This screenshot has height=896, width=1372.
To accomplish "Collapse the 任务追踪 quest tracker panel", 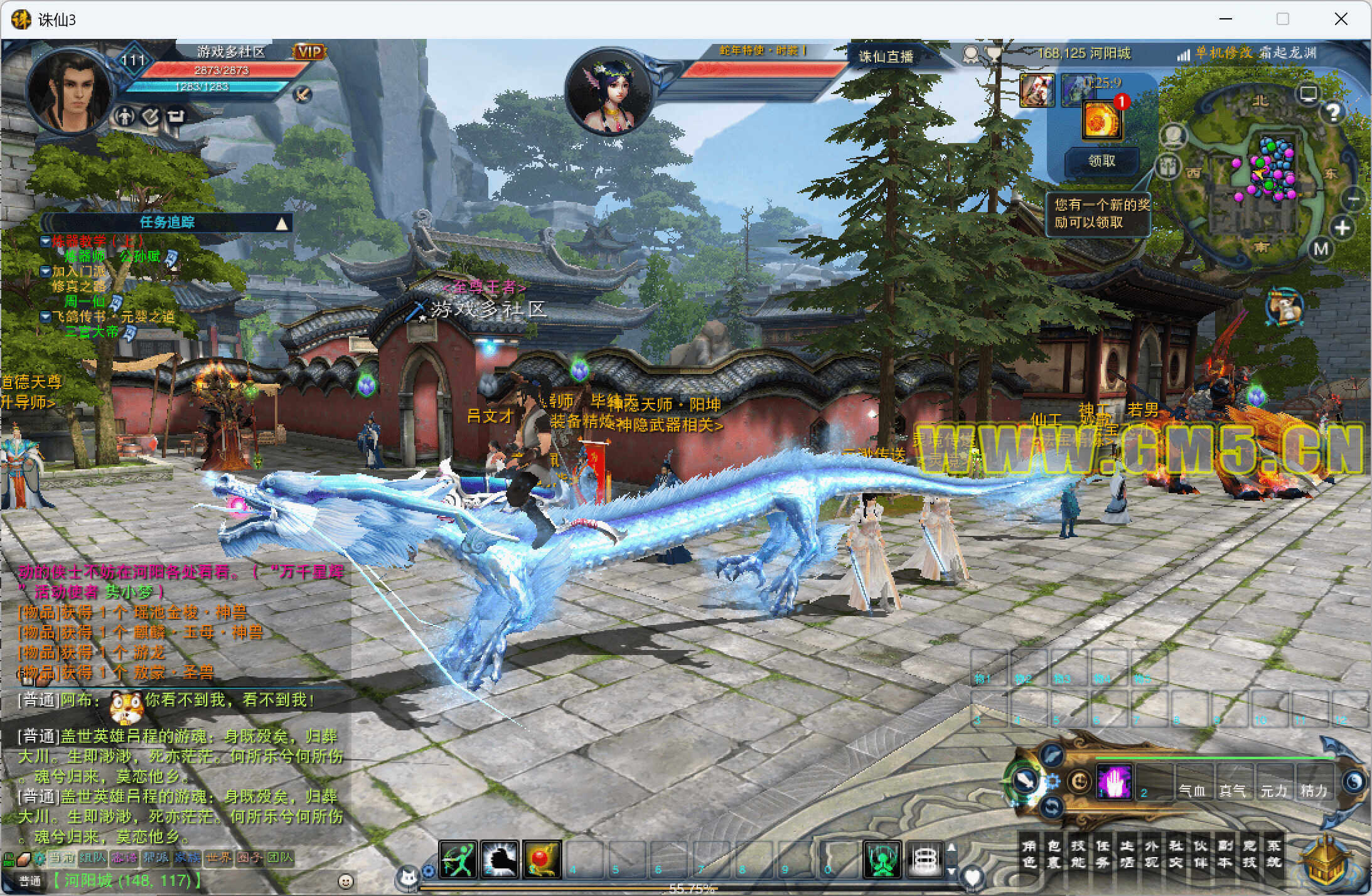I will point(282,223).
